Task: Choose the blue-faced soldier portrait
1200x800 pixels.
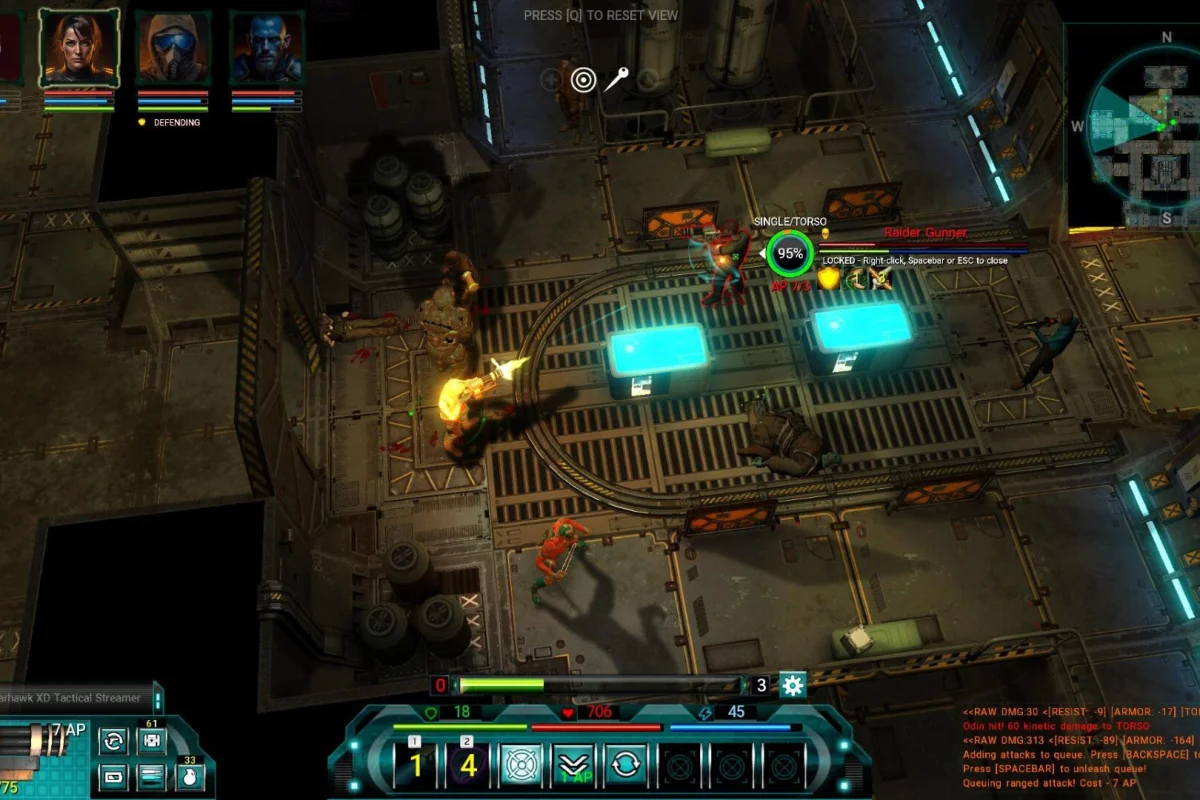Action: coord(267,48)
